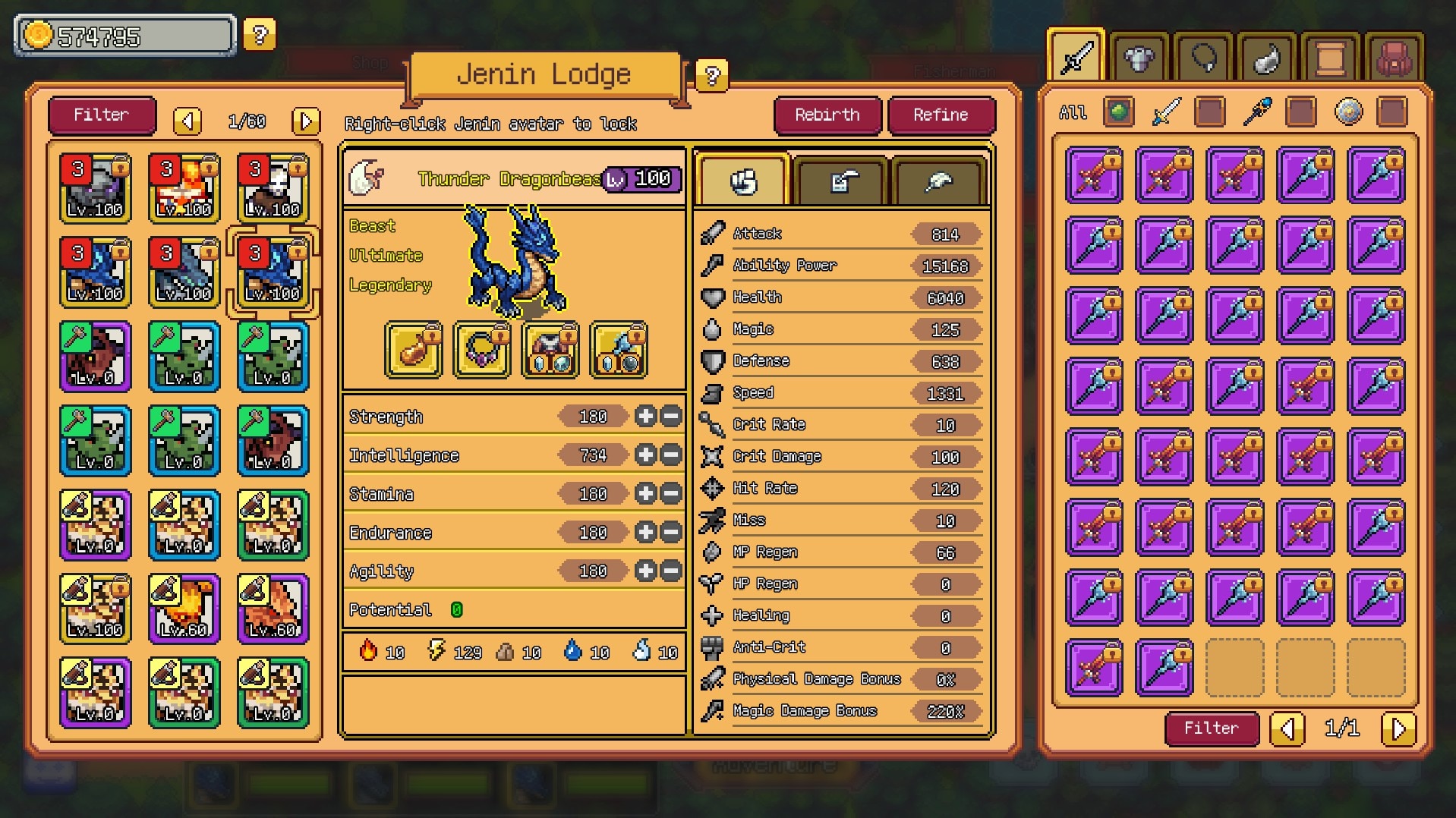
Task: Select the equipped meat drumstick slot
Action: (414, 350)
